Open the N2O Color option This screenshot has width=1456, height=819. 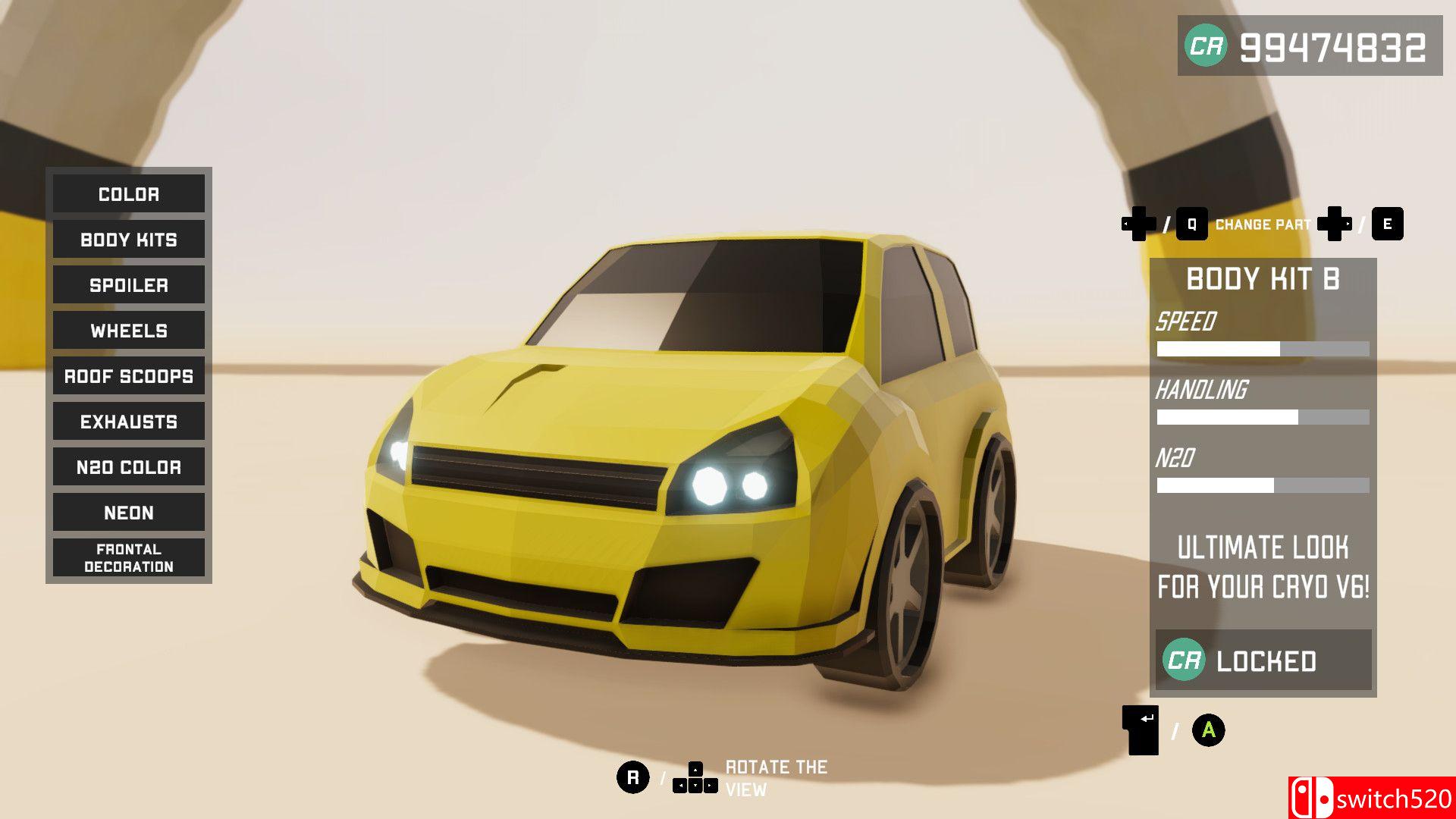coord(129,467)
